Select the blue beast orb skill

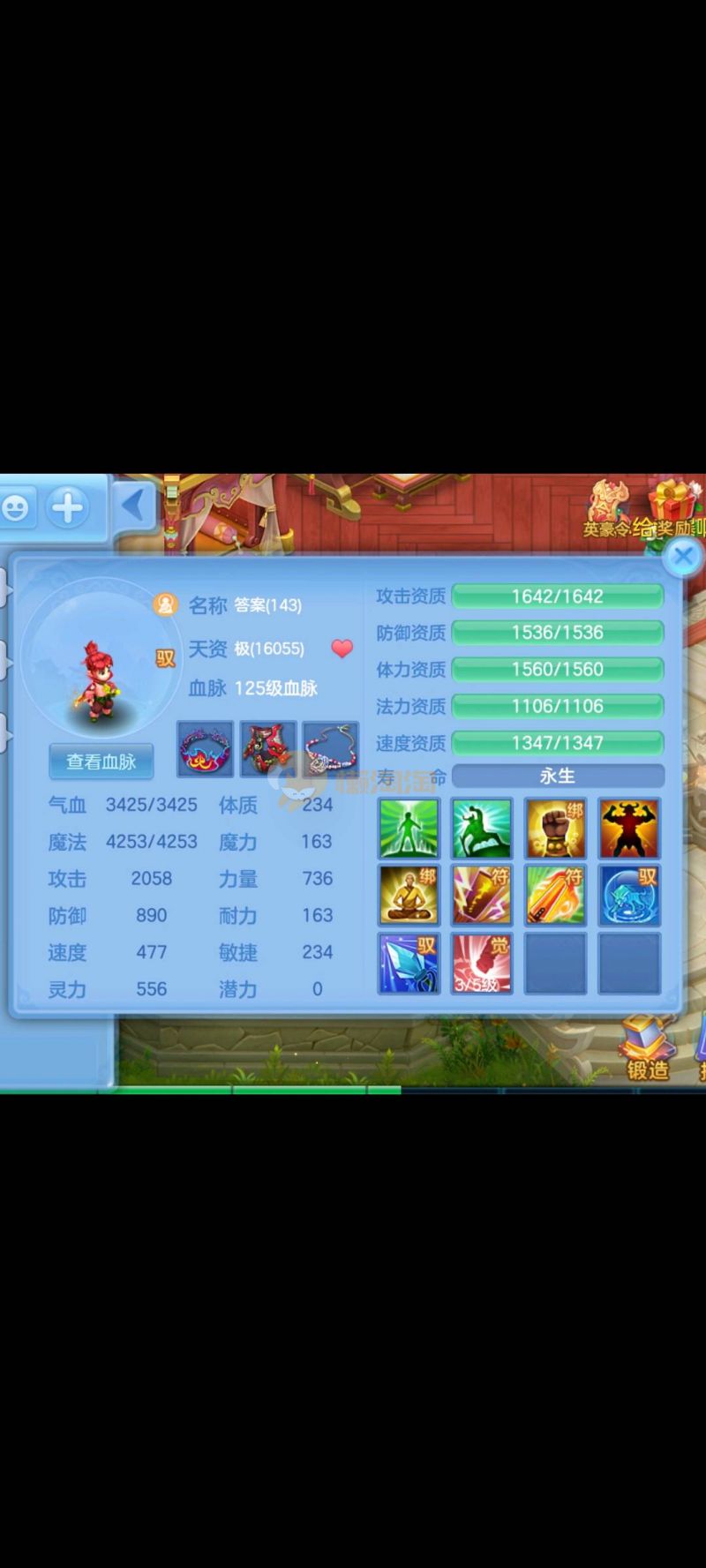tap(628, 895)
